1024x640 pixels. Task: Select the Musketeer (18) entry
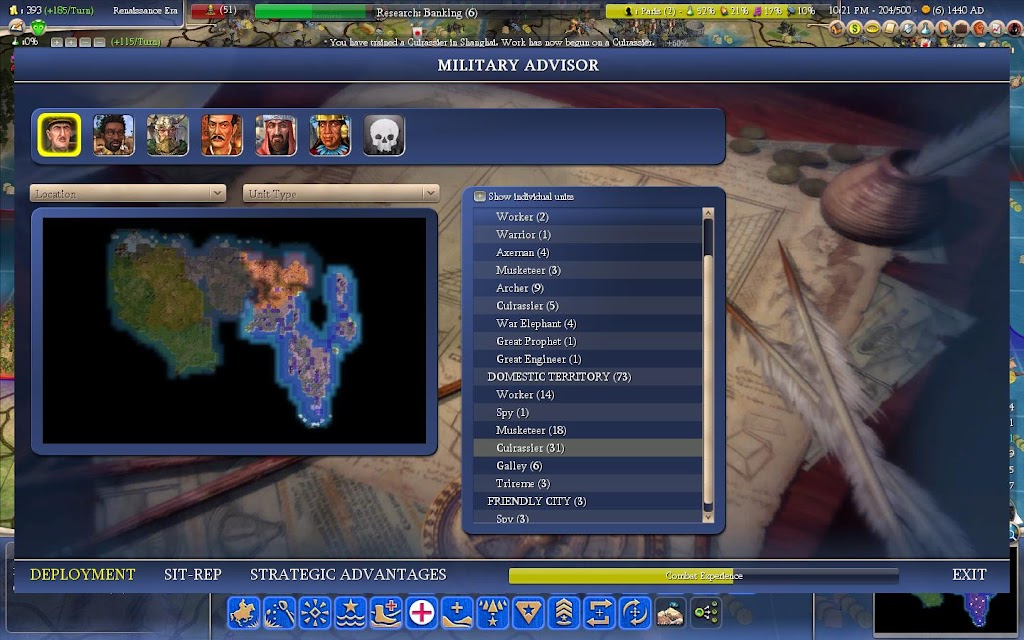pos(530,430)
